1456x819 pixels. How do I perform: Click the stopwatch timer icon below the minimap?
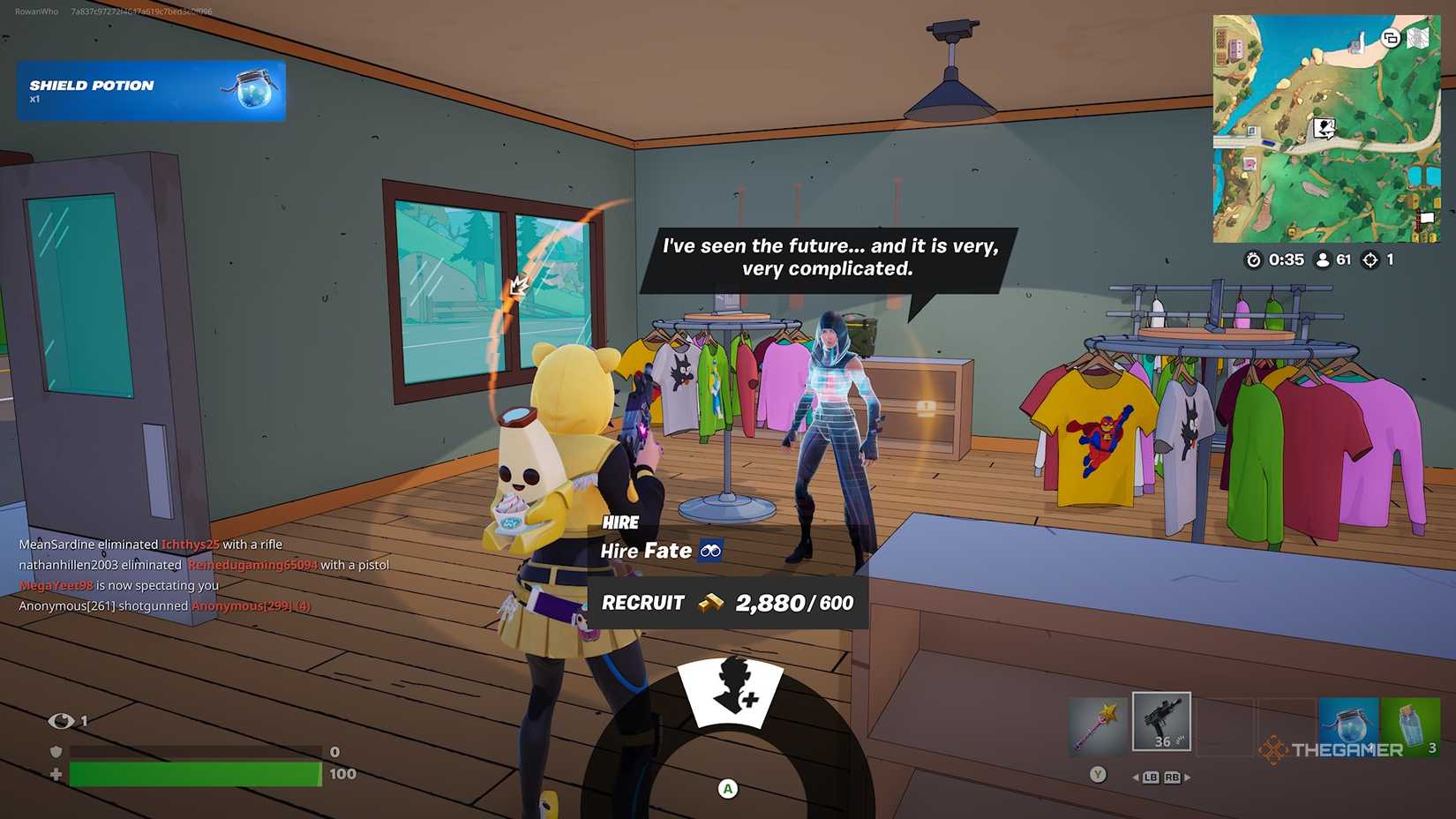(x=1252, y=259)
